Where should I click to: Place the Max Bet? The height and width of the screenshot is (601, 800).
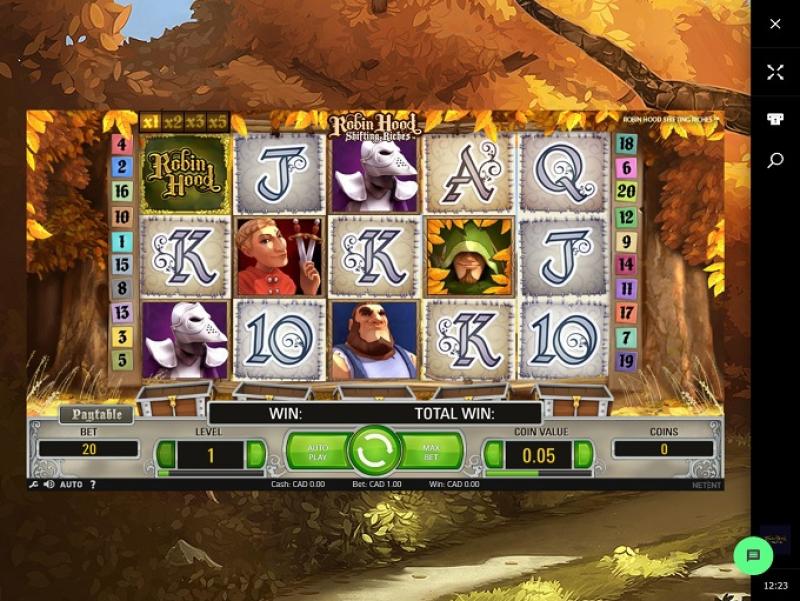coord(432,451)
